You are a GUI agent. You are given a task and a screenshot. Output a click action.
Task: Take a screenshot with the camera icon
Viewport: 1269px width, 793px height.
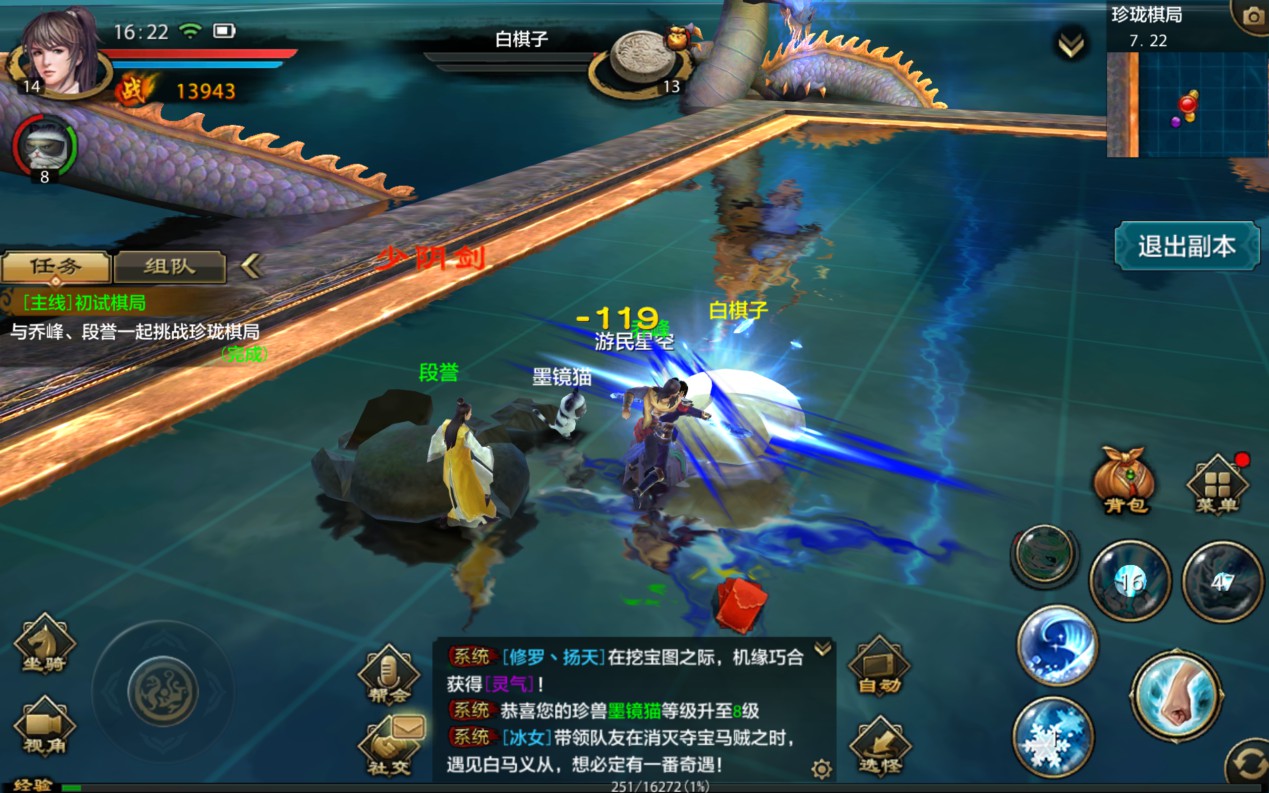point(1252,16)
